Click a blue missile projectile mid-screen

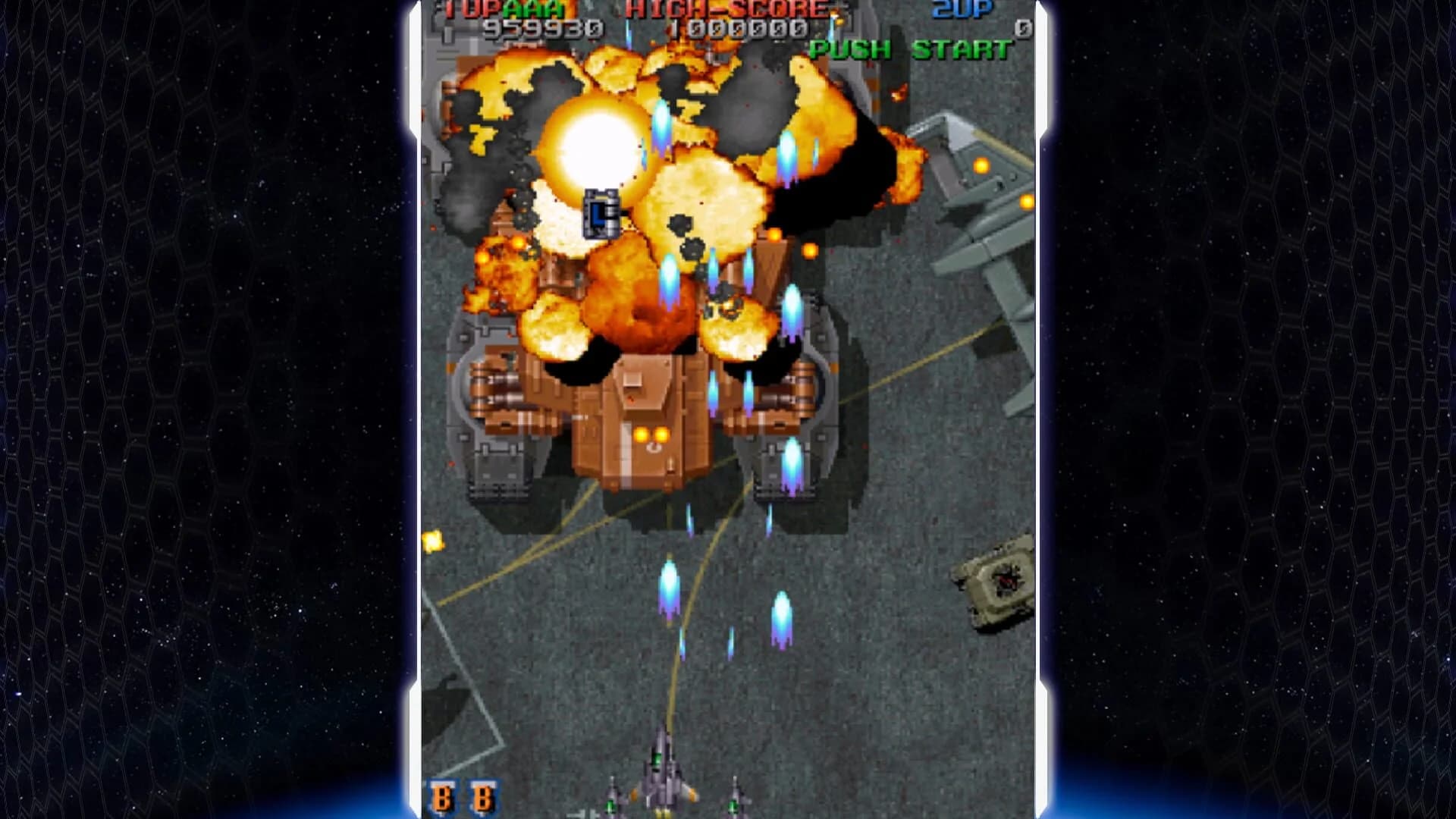671,584
